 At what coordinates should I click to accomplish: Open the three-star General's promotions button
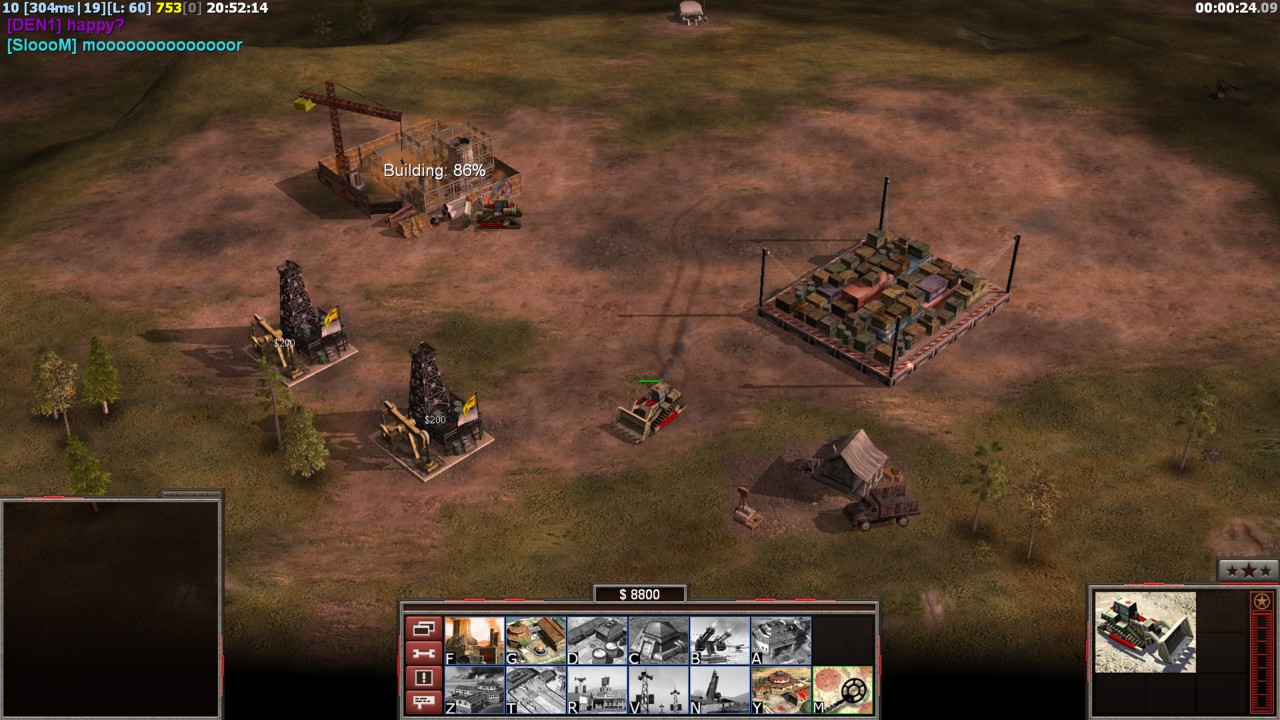tap(1248, 571)
